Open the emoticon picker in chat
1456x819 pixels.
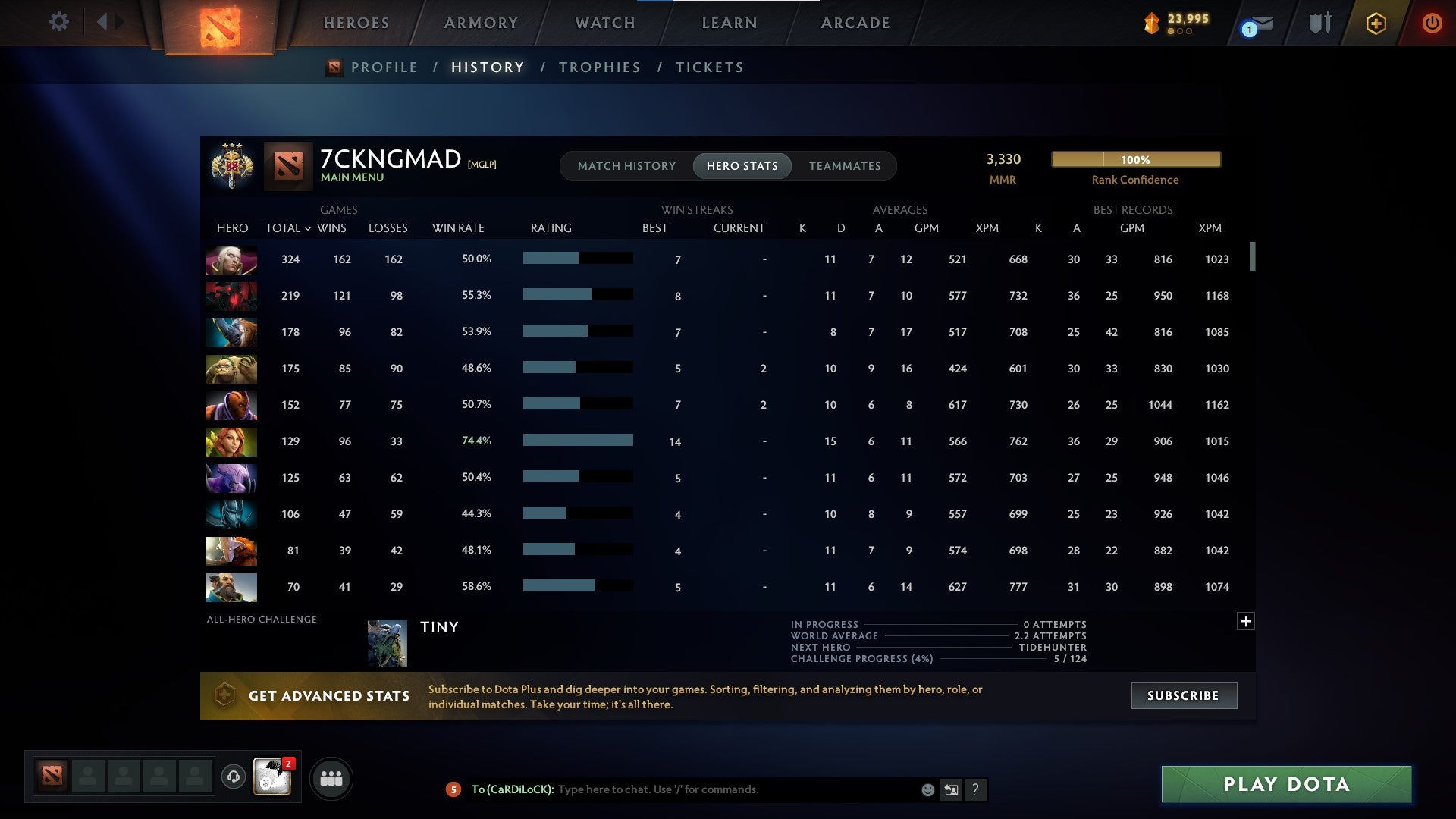point(927,789)
